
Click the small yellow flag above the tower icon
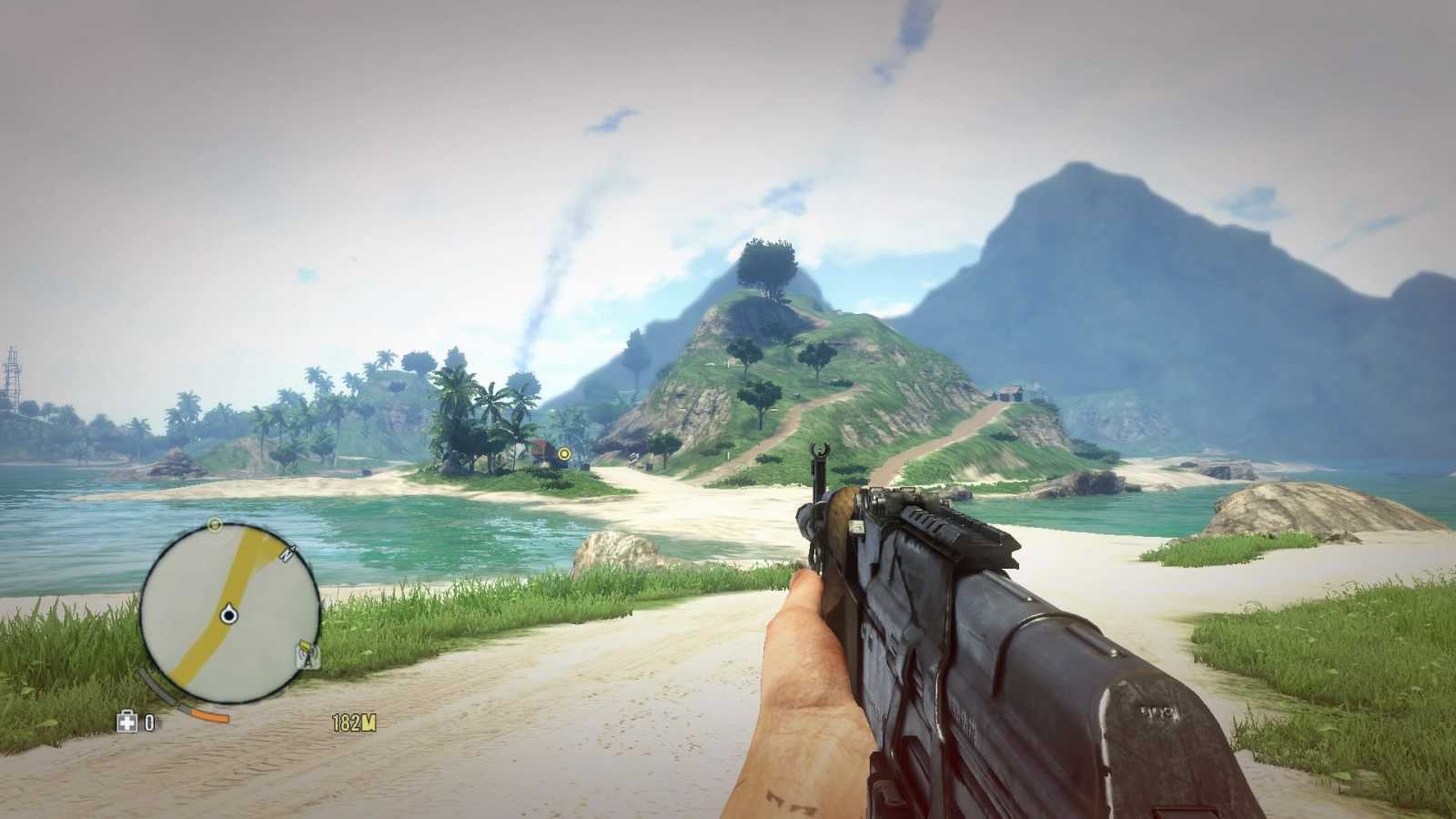pyautogui.click(x=305, y=645)
